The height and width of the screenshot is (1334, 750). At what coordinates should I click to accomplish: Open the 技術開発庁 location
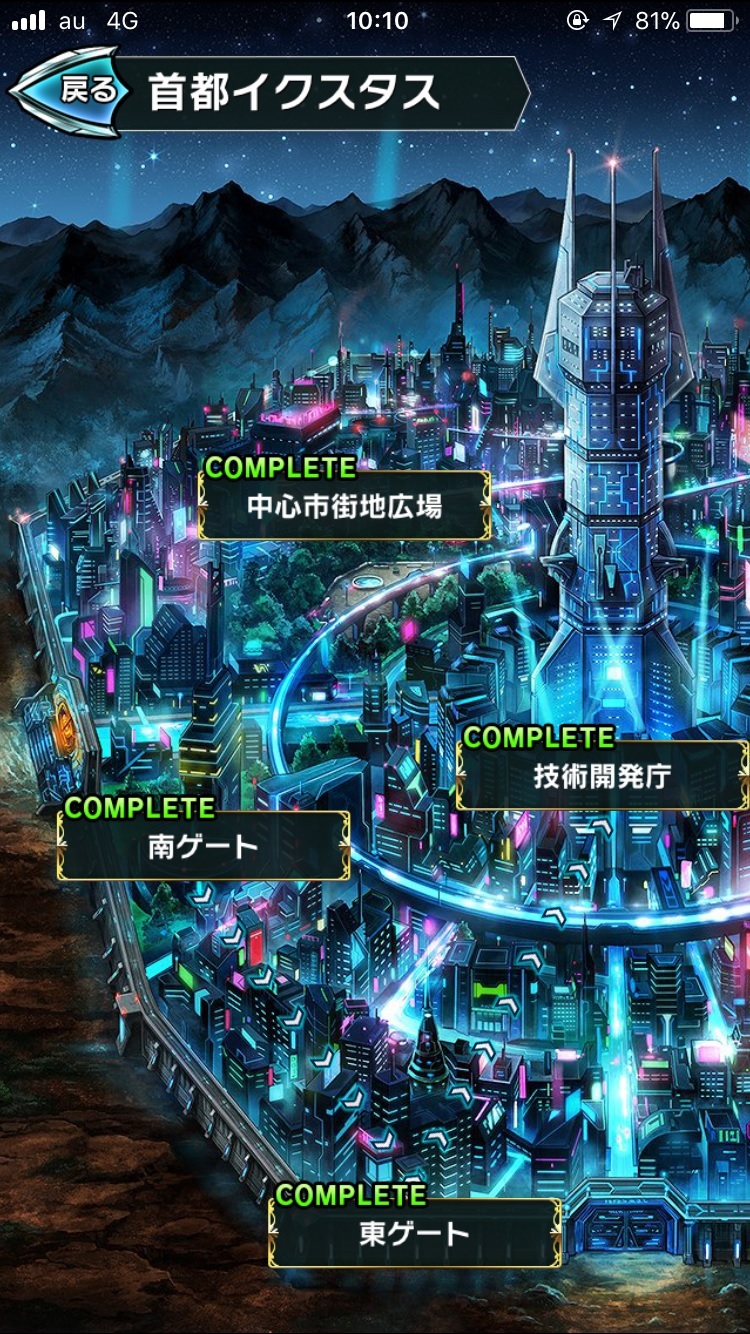tap(602, 776)
